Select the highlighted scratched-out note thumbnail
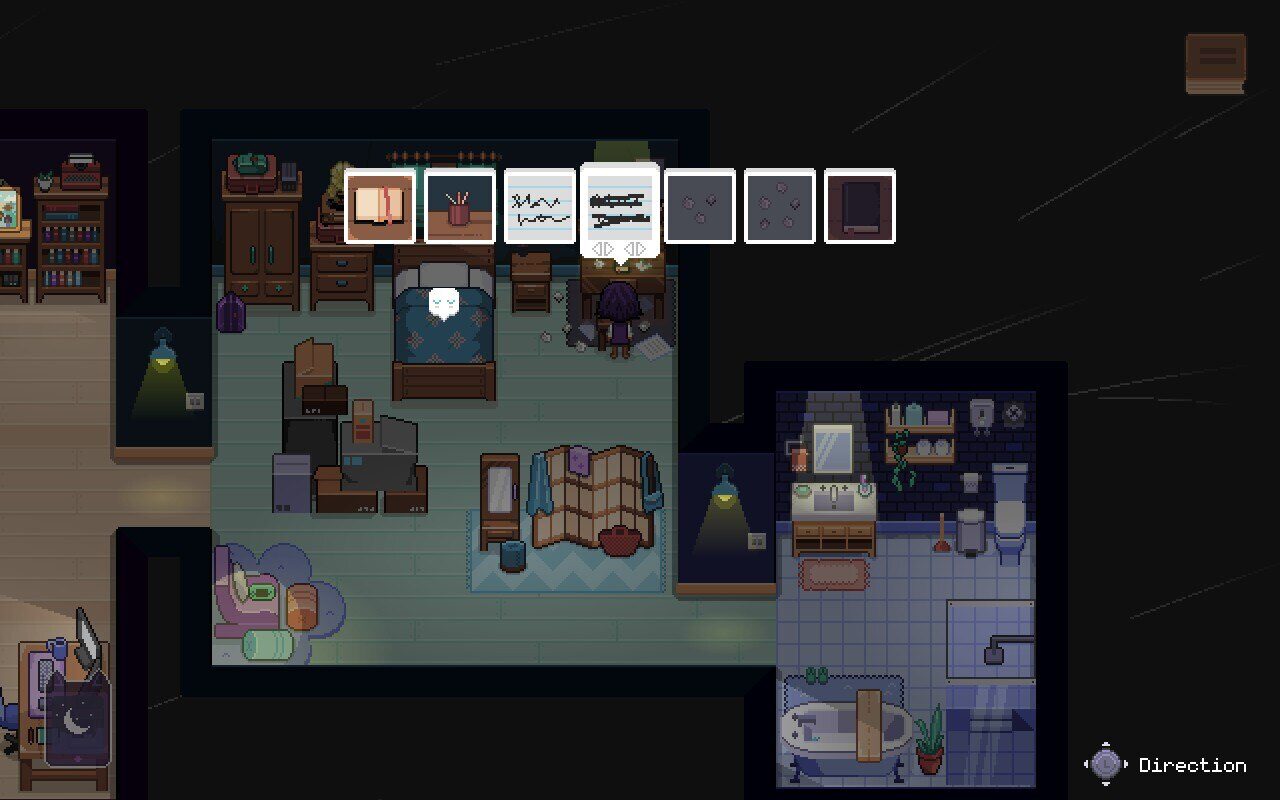1280x800 pixels. (620, 204)
